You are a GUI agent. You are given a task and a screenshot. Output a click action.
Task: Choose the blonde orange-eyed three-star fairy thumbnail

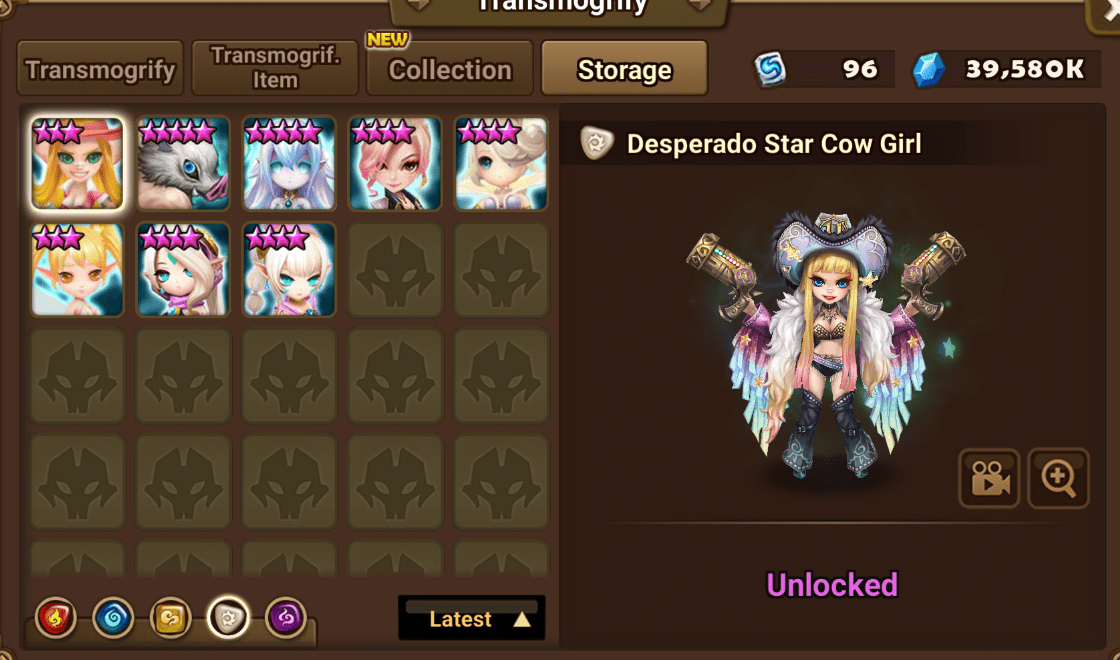pyautogui.click(x=77, y=269)
